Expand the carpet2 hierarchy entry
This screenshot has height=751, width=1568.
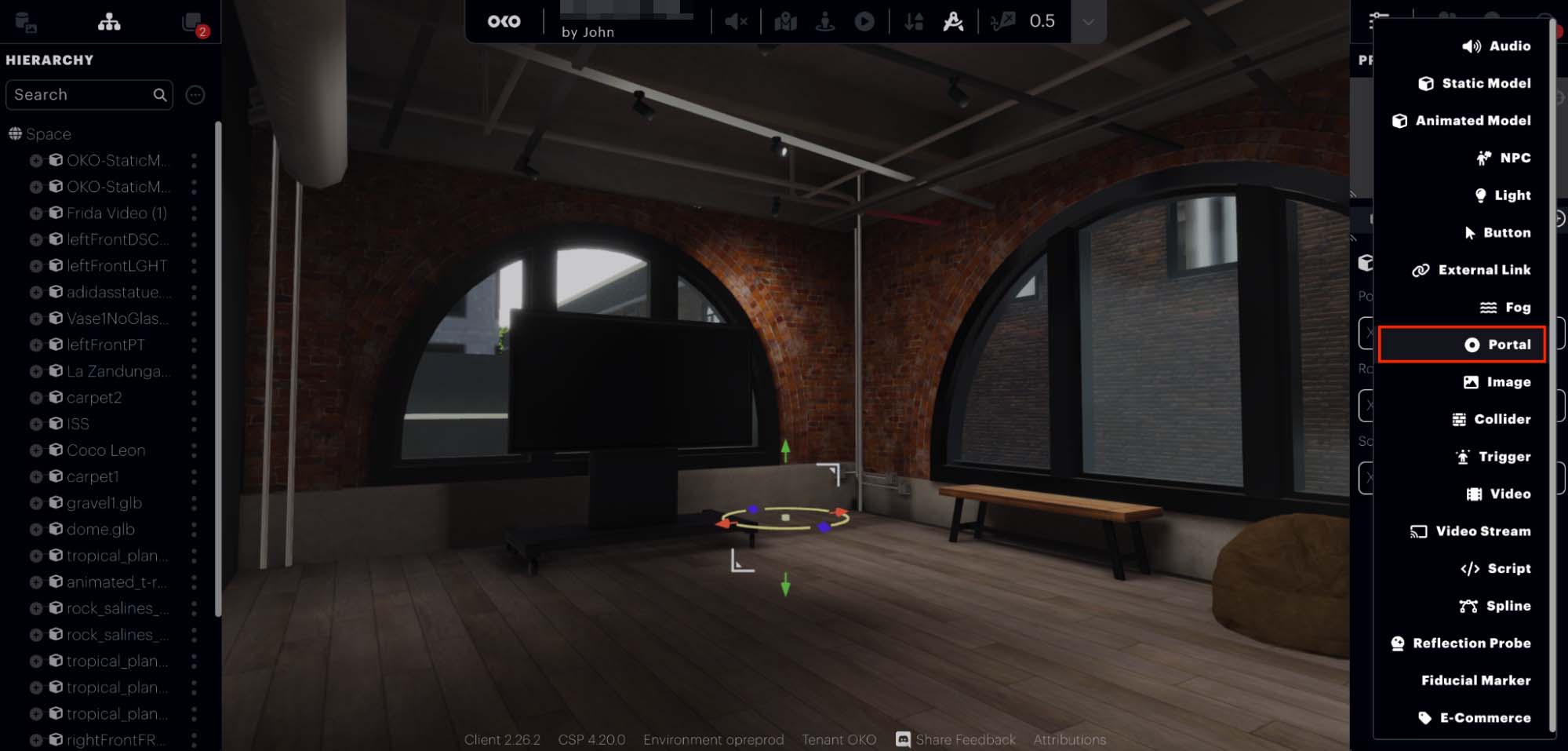click(36, 398)
